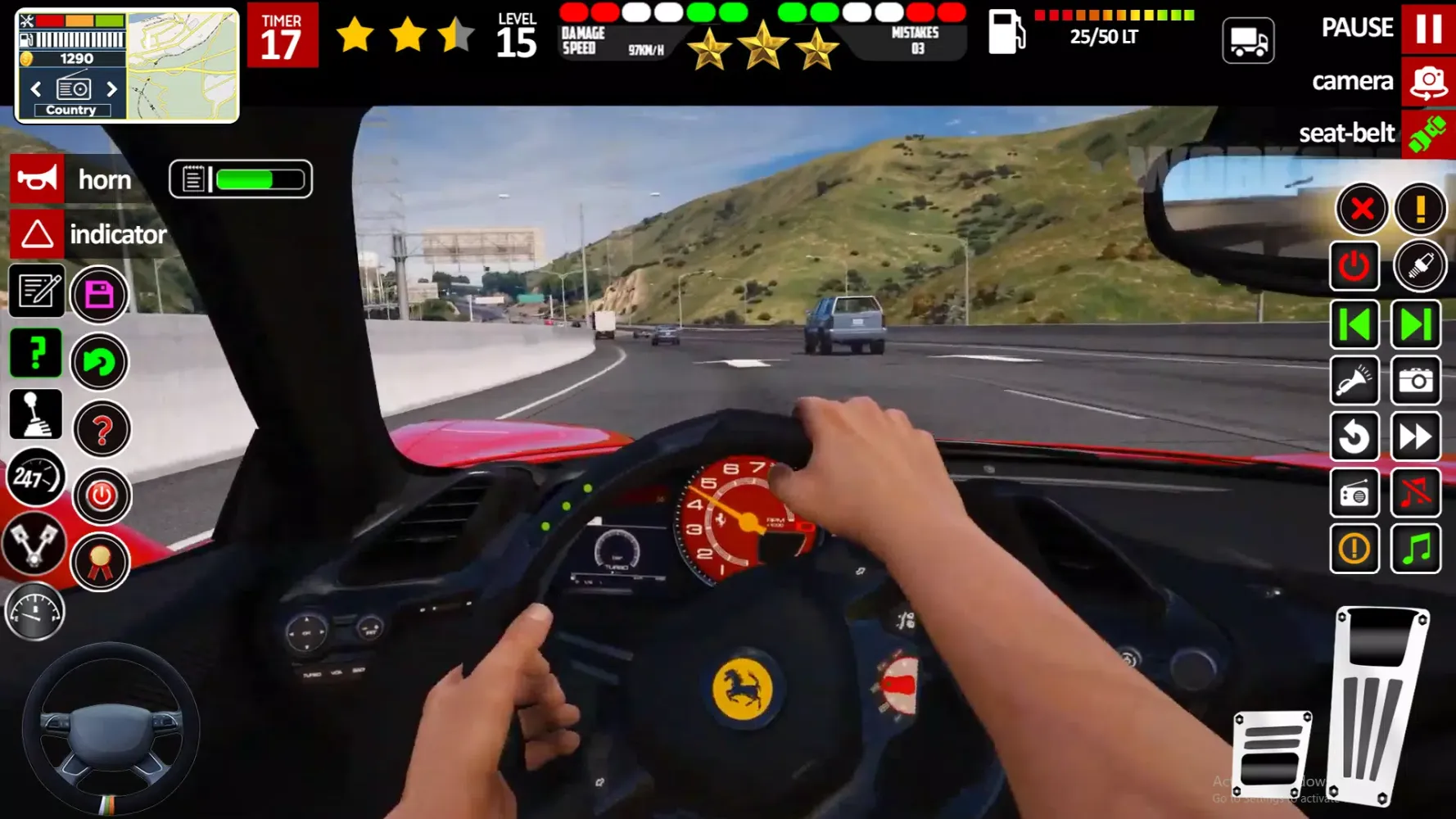The height and width of the screenshot is (819, 1456).
Task: Click the award ribbon medal icon
Action: pyautogui.click(x=99, y=563)
